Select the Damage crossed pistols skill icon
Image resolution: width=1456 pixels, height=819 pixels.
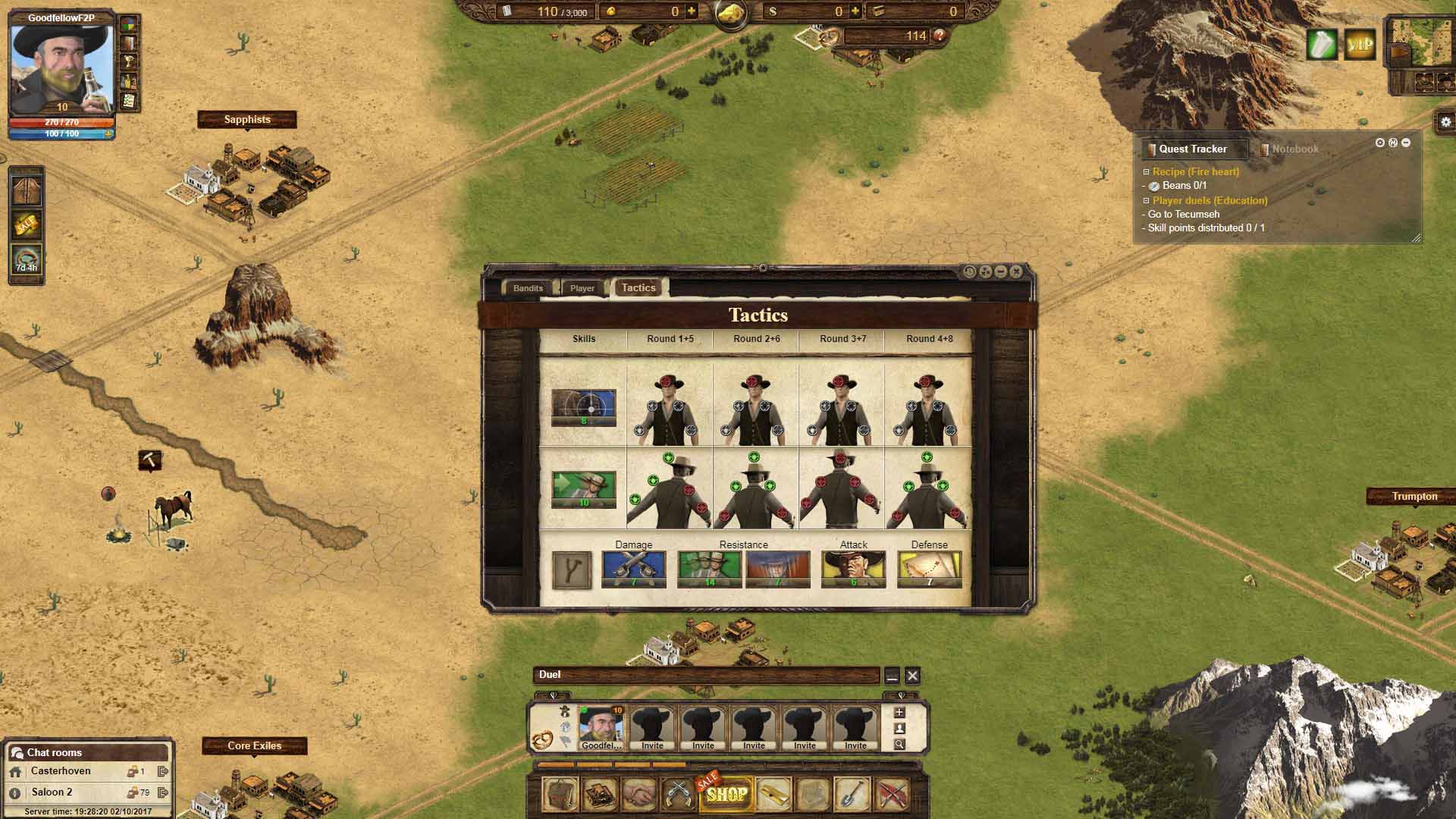633,569
